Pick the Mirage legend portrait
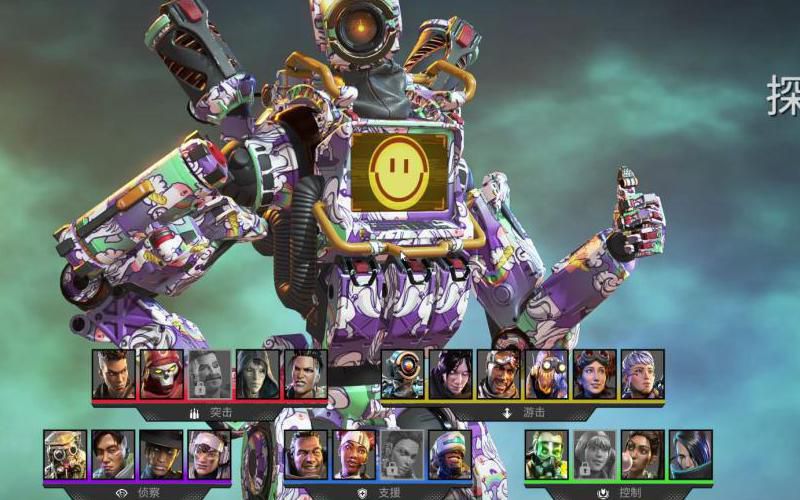 coord(498,375)
